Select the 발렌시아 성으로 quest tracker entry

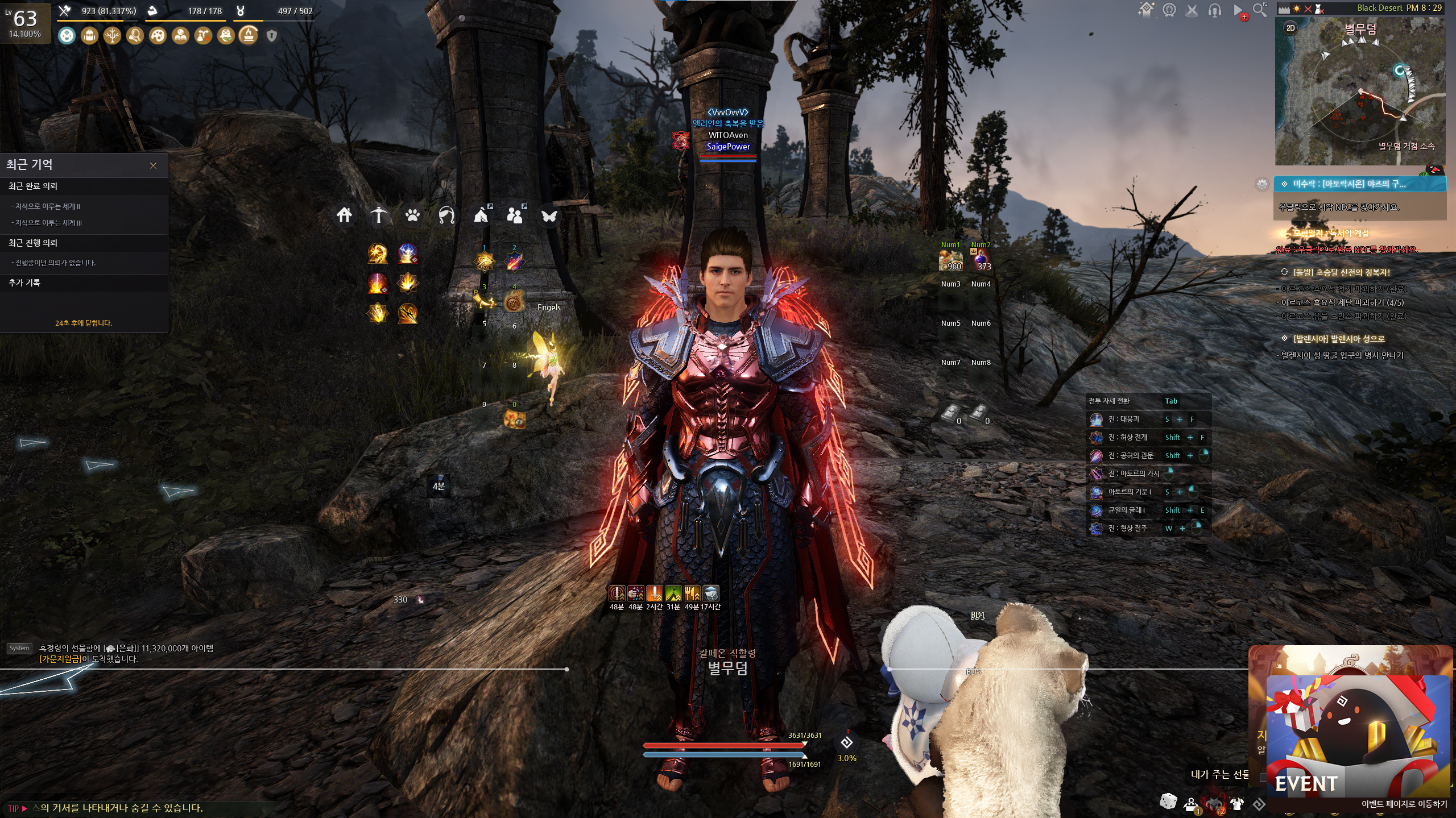tap(1338, 339)
